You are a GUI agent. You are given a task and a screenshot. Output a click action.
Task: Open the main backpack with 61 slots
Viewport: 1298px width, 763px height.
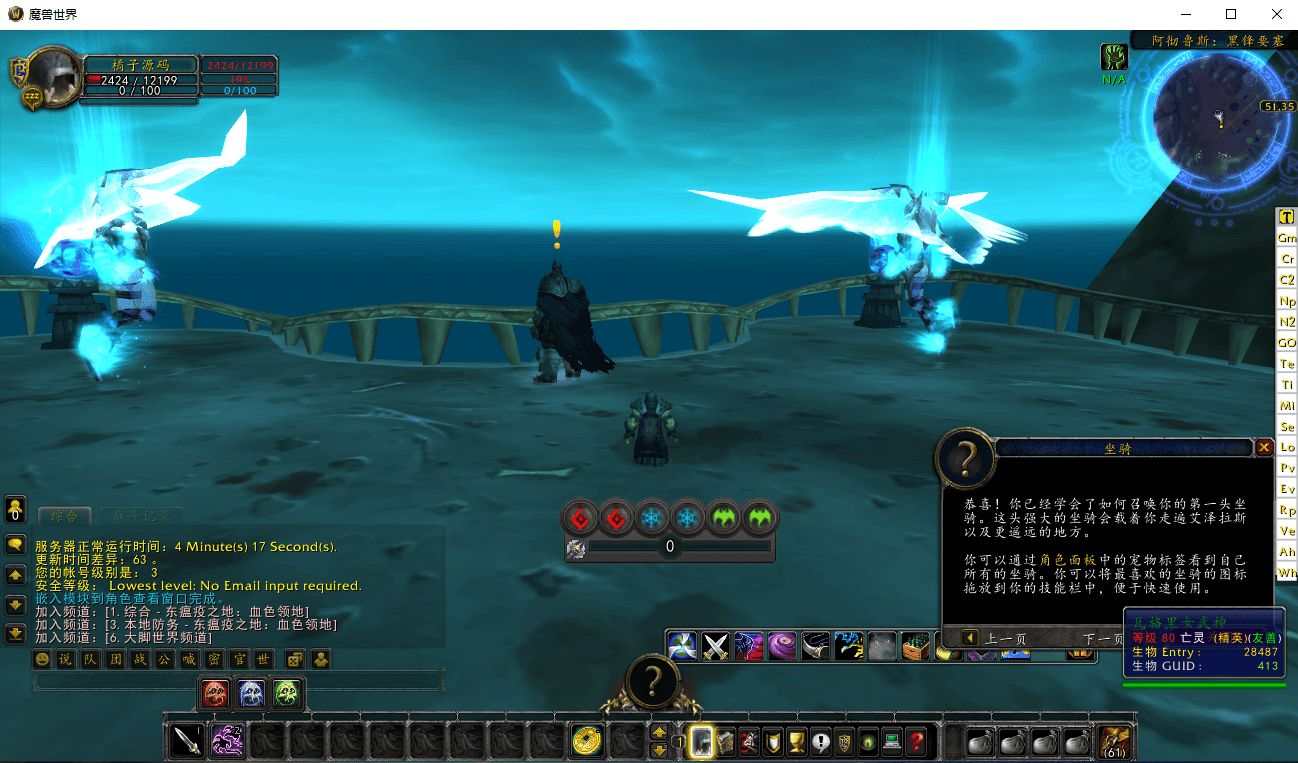pos(1113,741)
